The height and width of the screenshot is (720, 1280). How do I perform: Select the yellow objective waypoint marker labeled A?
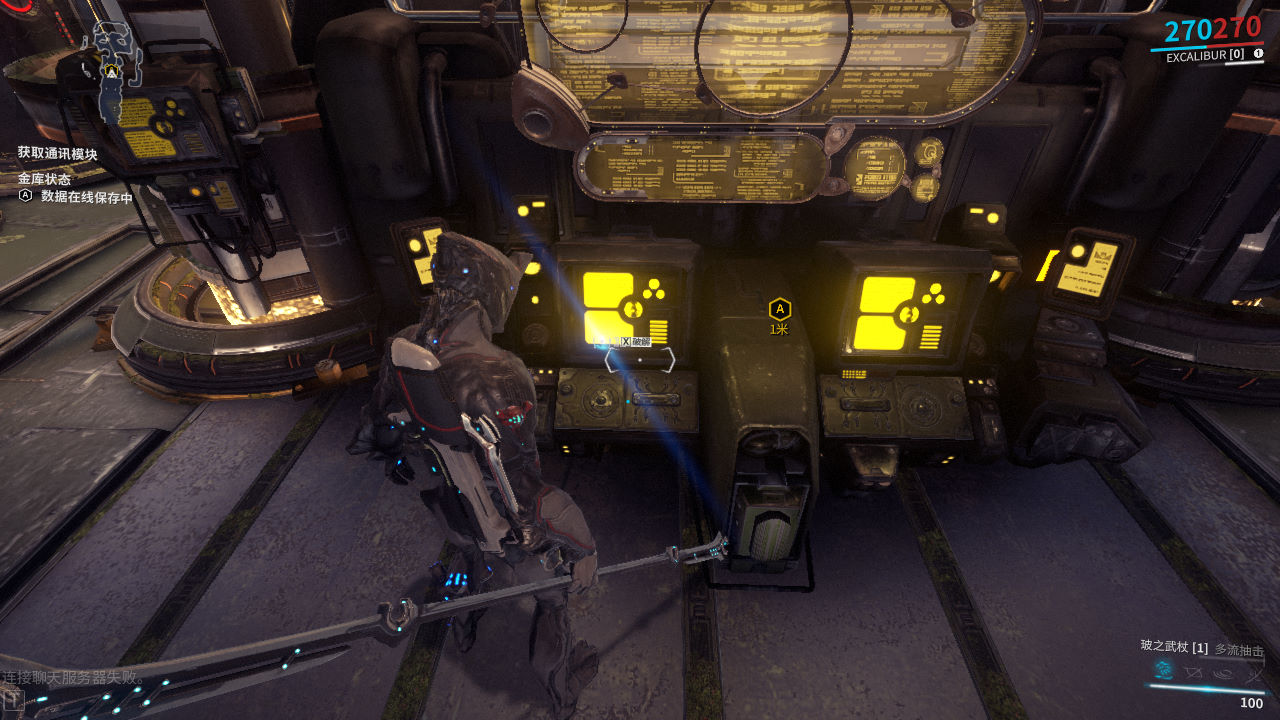[x=780, y=310]
